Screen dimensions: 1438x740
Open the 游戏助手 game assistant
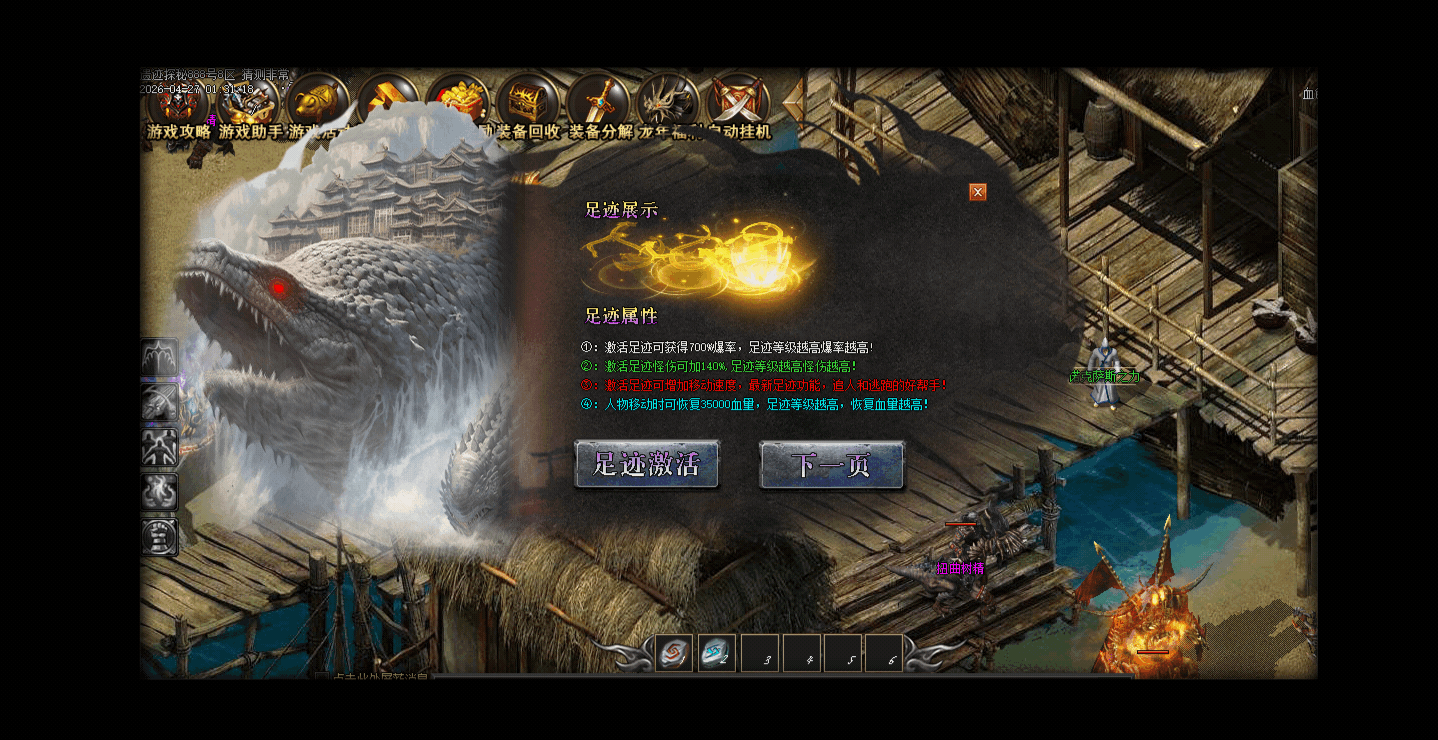(249, 103)
